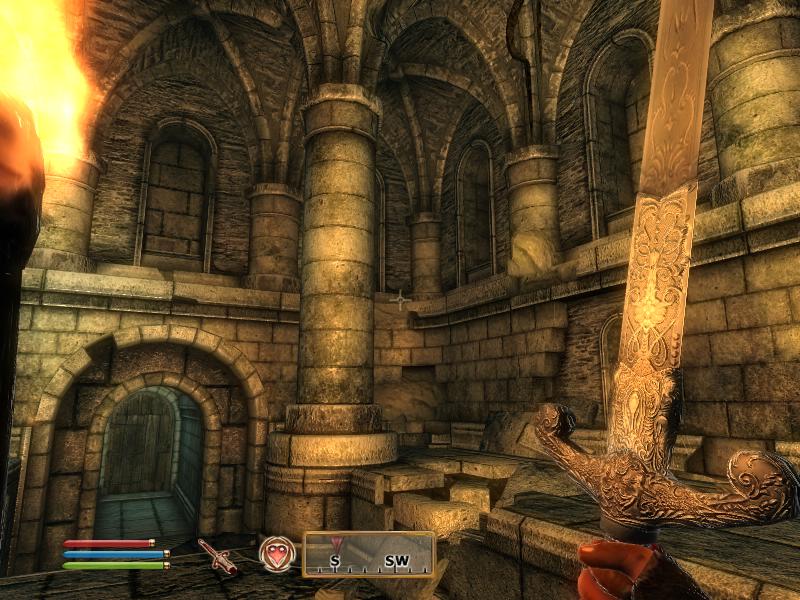Viewport: 800px width, 600px height.
Task: Click the equipped sword weapon icon
Action: (x=216, y=556)
